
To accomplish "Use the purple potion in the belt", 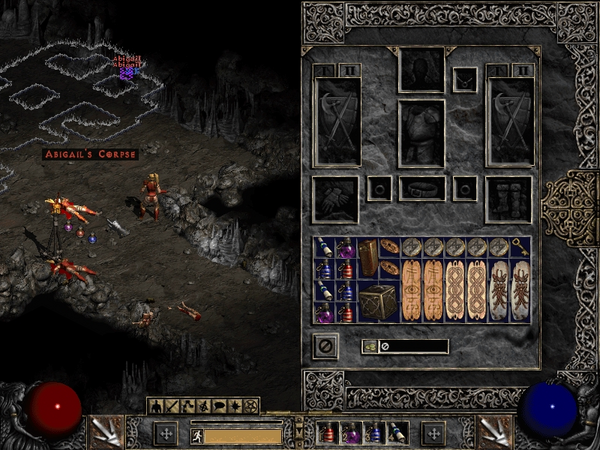I will 350,433.
